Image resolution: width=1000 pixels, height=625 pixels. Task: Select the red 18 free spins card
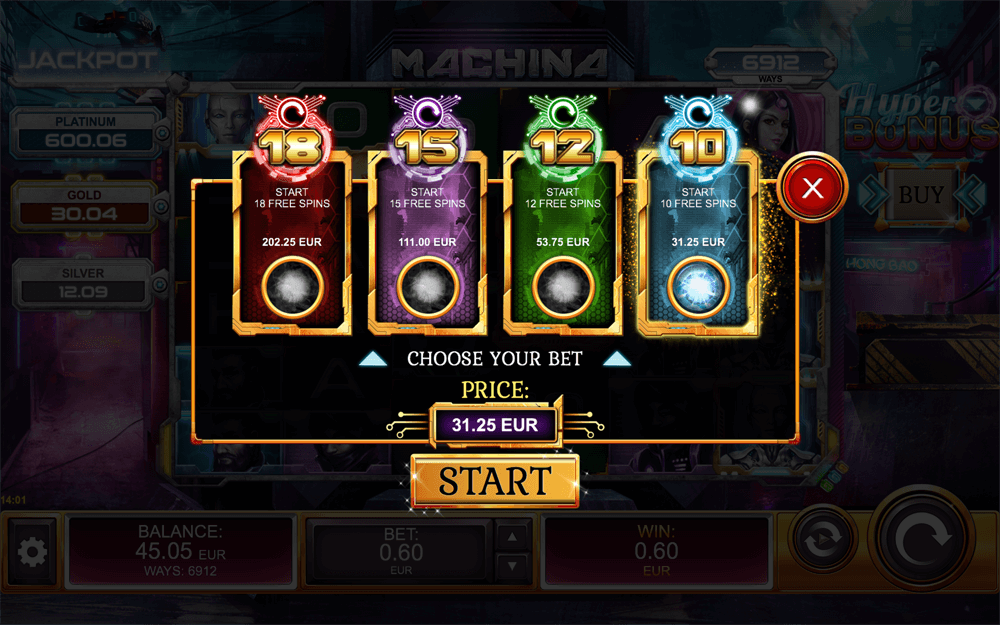291,240
